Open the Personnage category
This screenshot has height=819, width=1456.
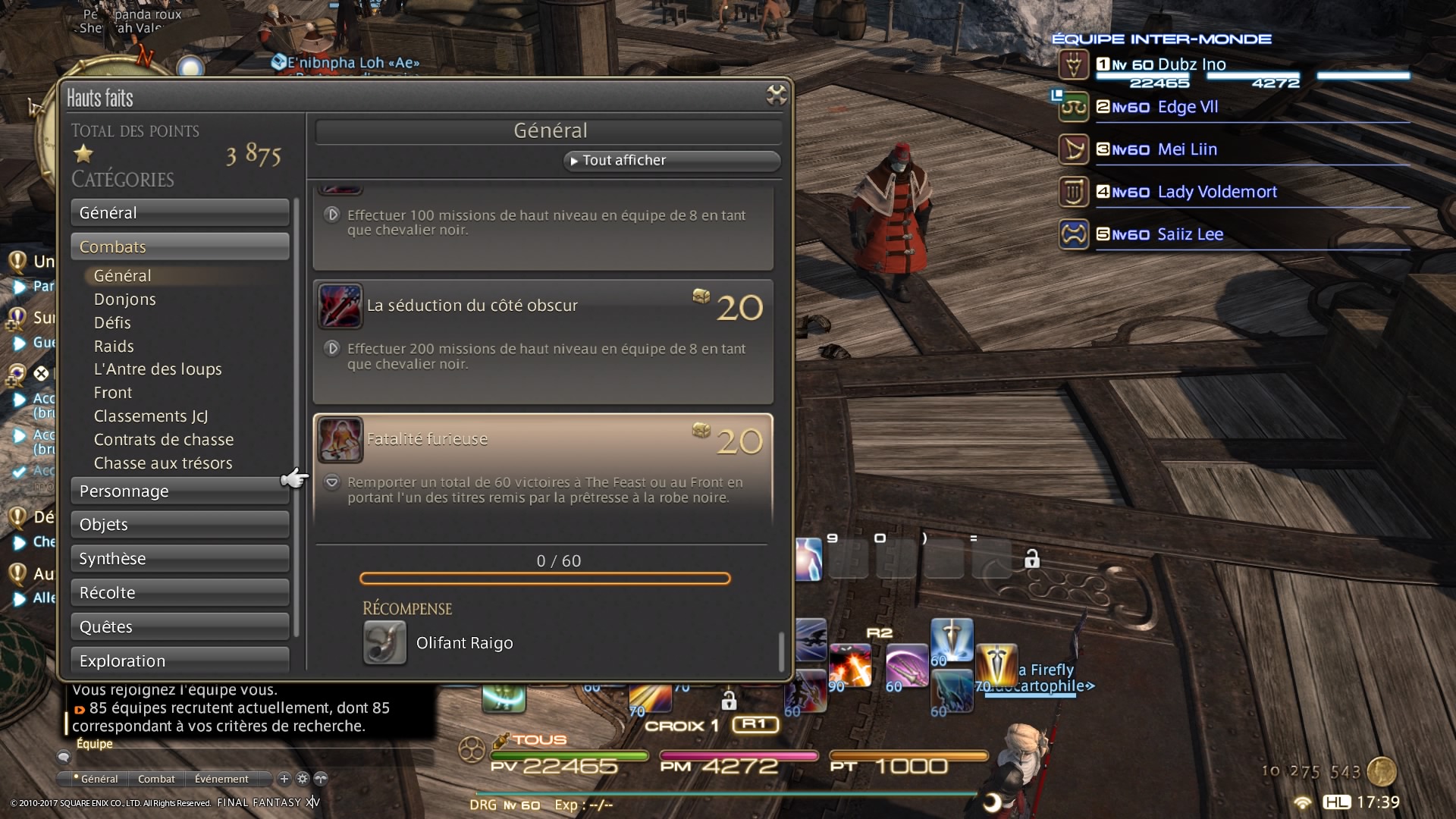180,491
